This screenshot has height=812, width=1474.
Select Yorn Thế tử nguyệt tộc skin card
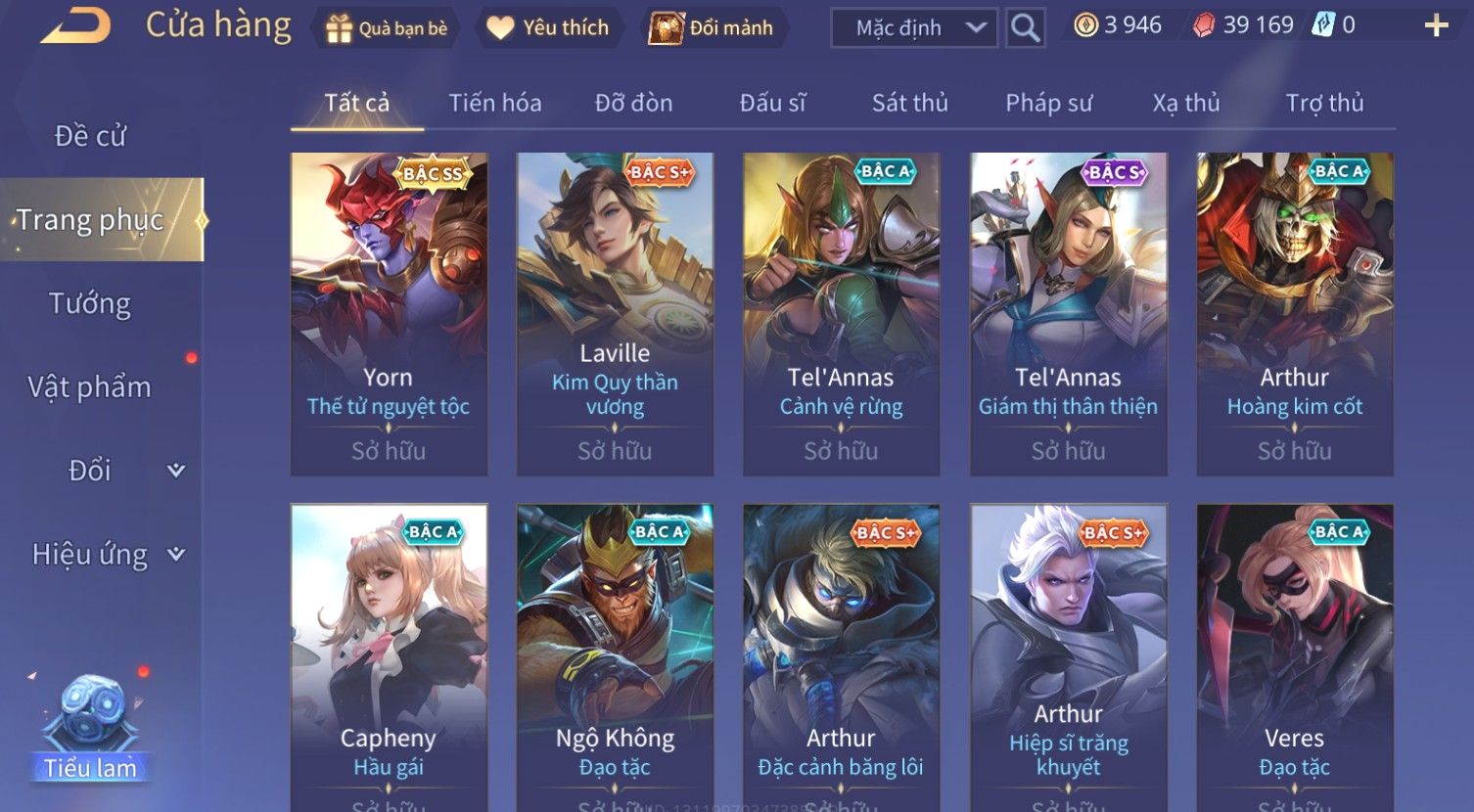pos(389,314)
